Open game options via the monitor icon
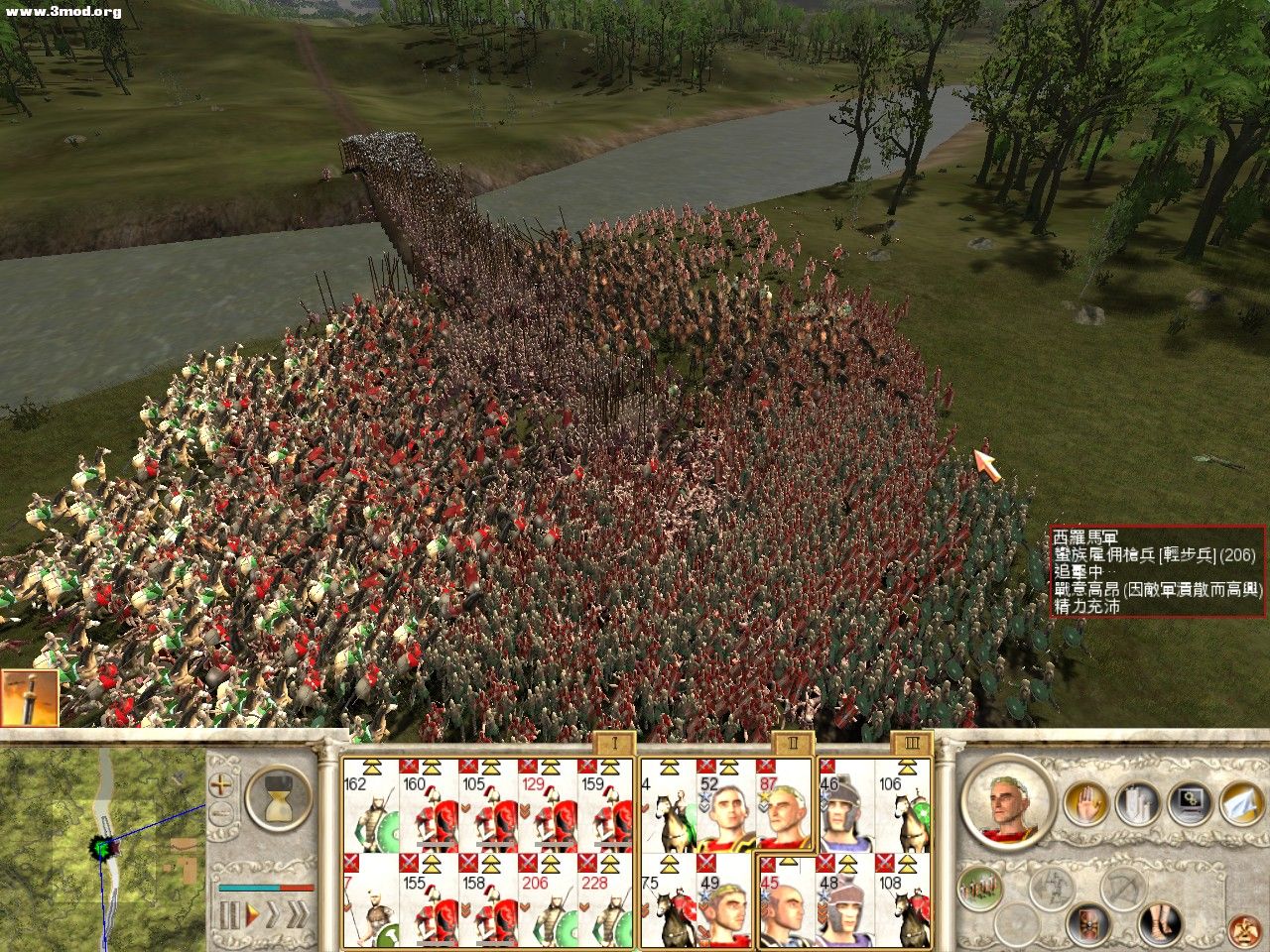This screenshot has height=952, width=1270. pos(1190,802)
